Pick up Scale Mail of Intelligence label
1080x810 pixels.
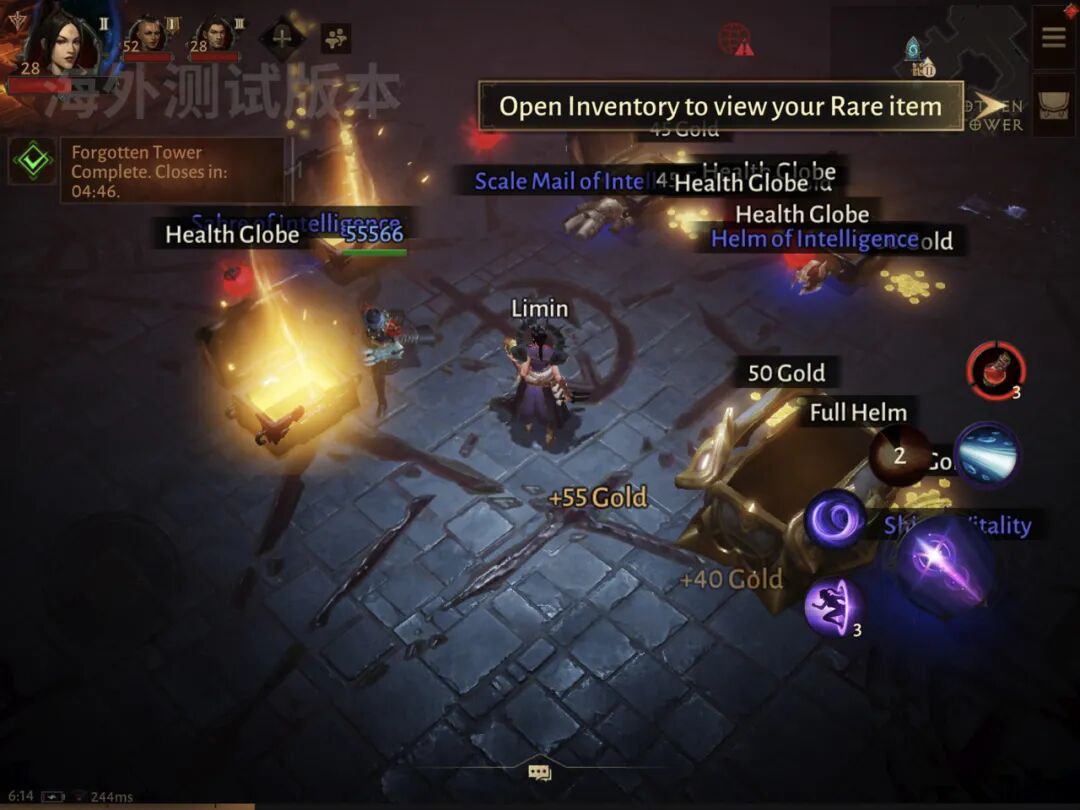point(560,181)
